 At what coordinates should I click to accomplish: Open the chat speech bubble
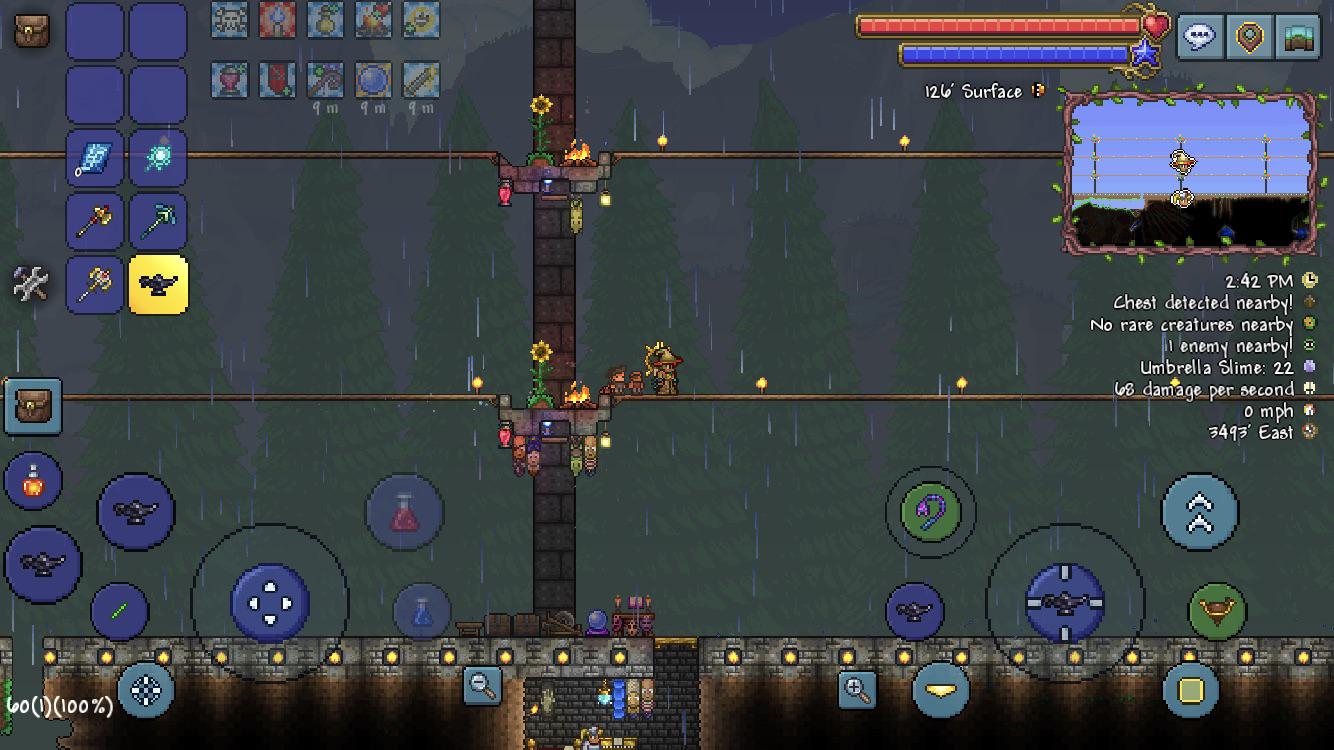click(x=1198, y=38)
